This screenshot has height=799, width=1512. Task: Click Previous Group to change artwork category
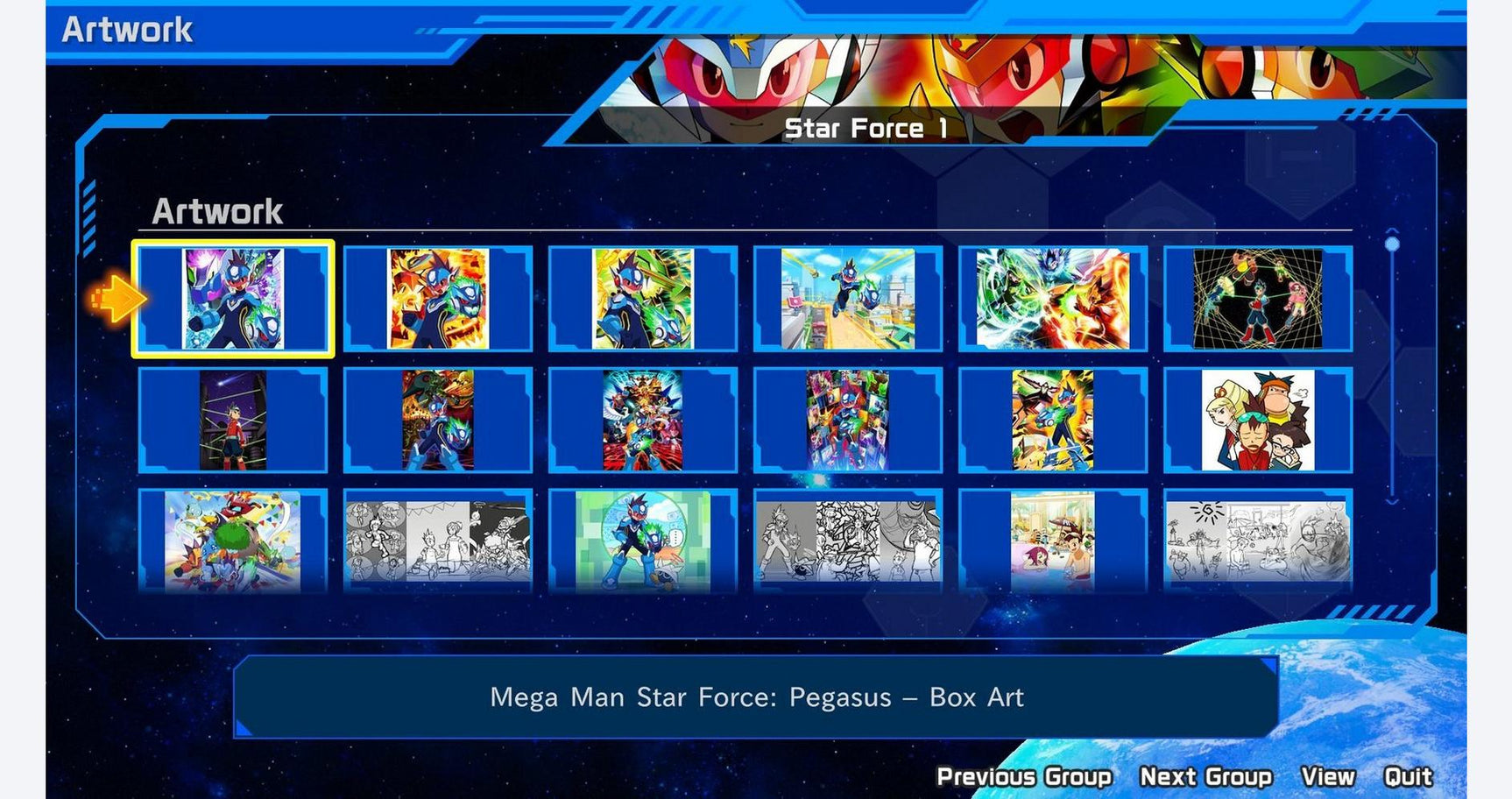pos(1023,776)
